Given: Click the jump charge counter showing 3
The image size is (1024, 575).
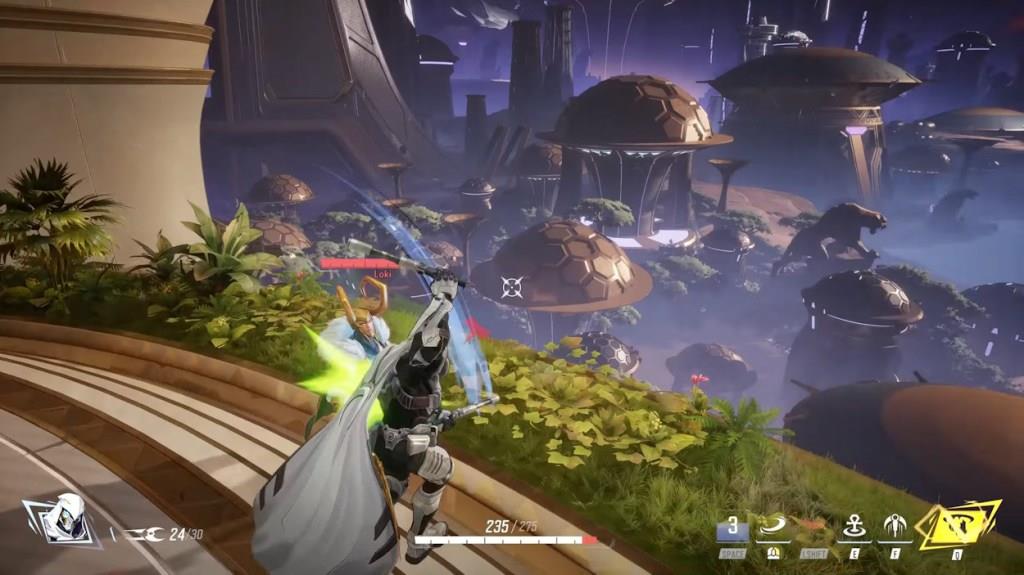Looking at the screenshot, I should coord(732,527).
